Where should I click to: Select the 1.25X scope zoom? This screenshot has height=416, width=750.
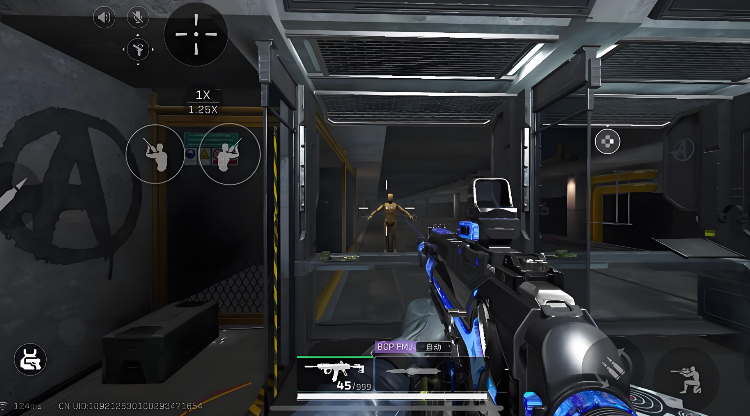tap(203, 108)
